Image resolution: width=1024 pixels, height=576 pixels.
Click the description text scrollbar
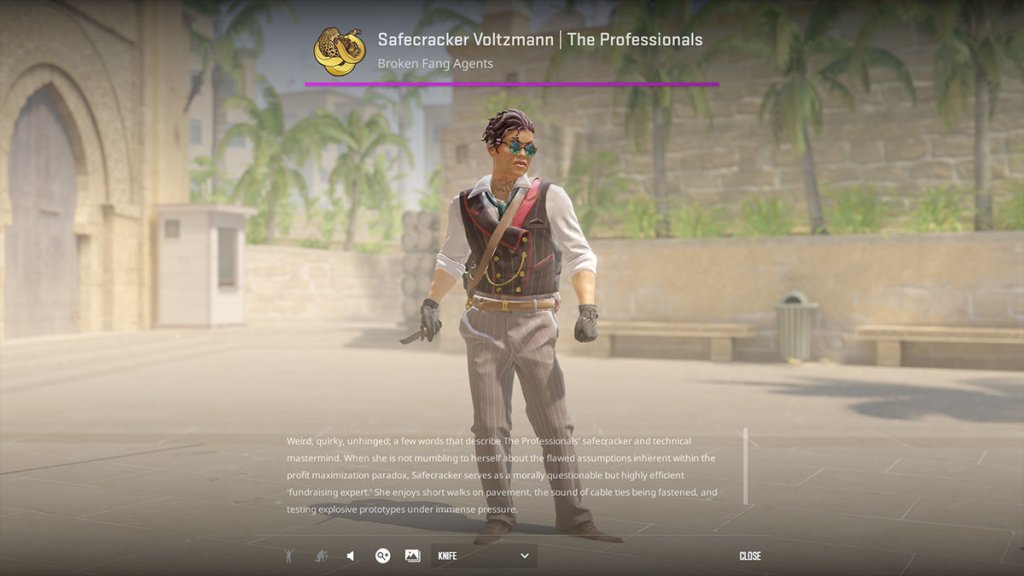[745, 466]
